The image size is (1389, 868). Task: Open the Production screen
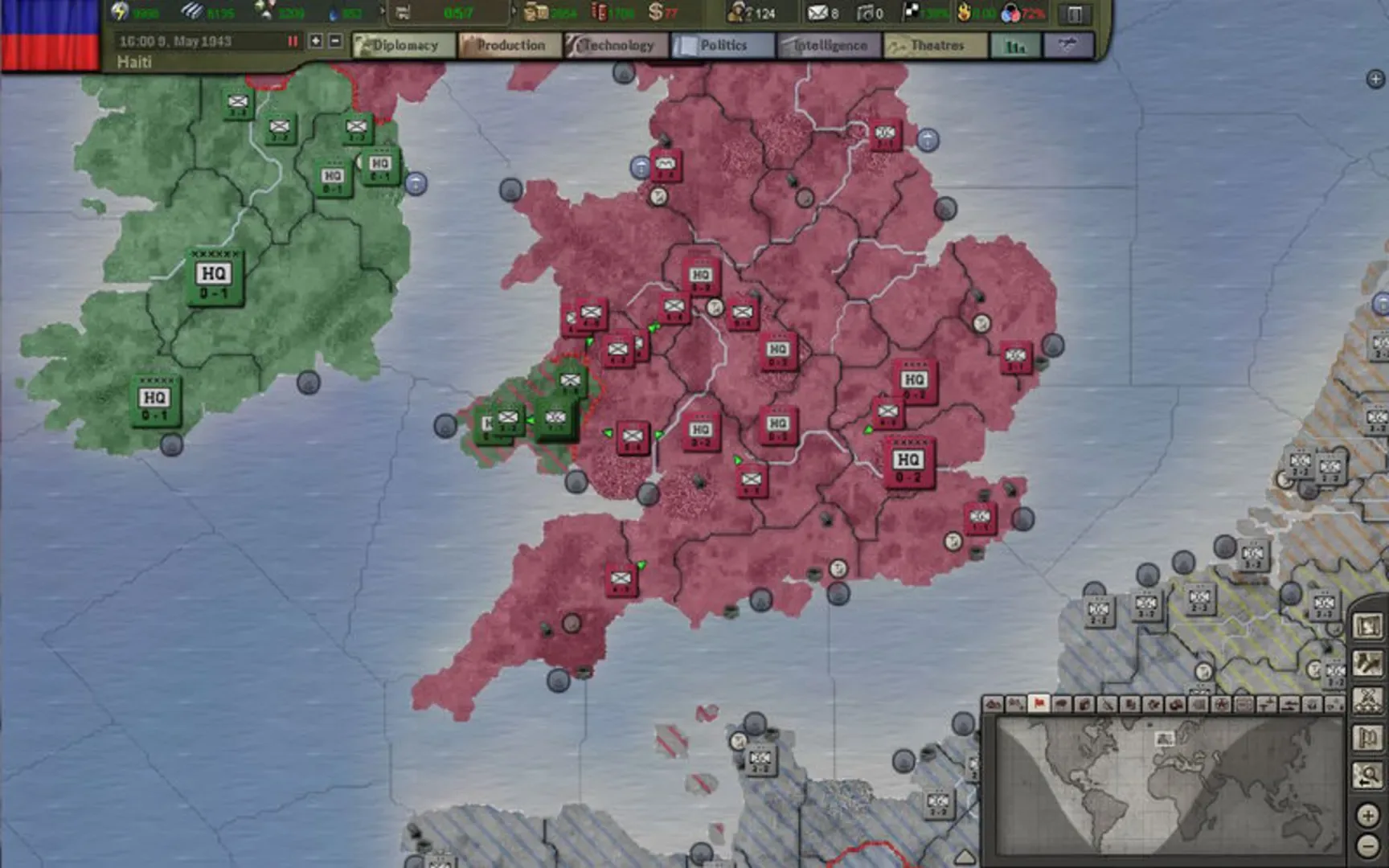click(x=509, y=46)
